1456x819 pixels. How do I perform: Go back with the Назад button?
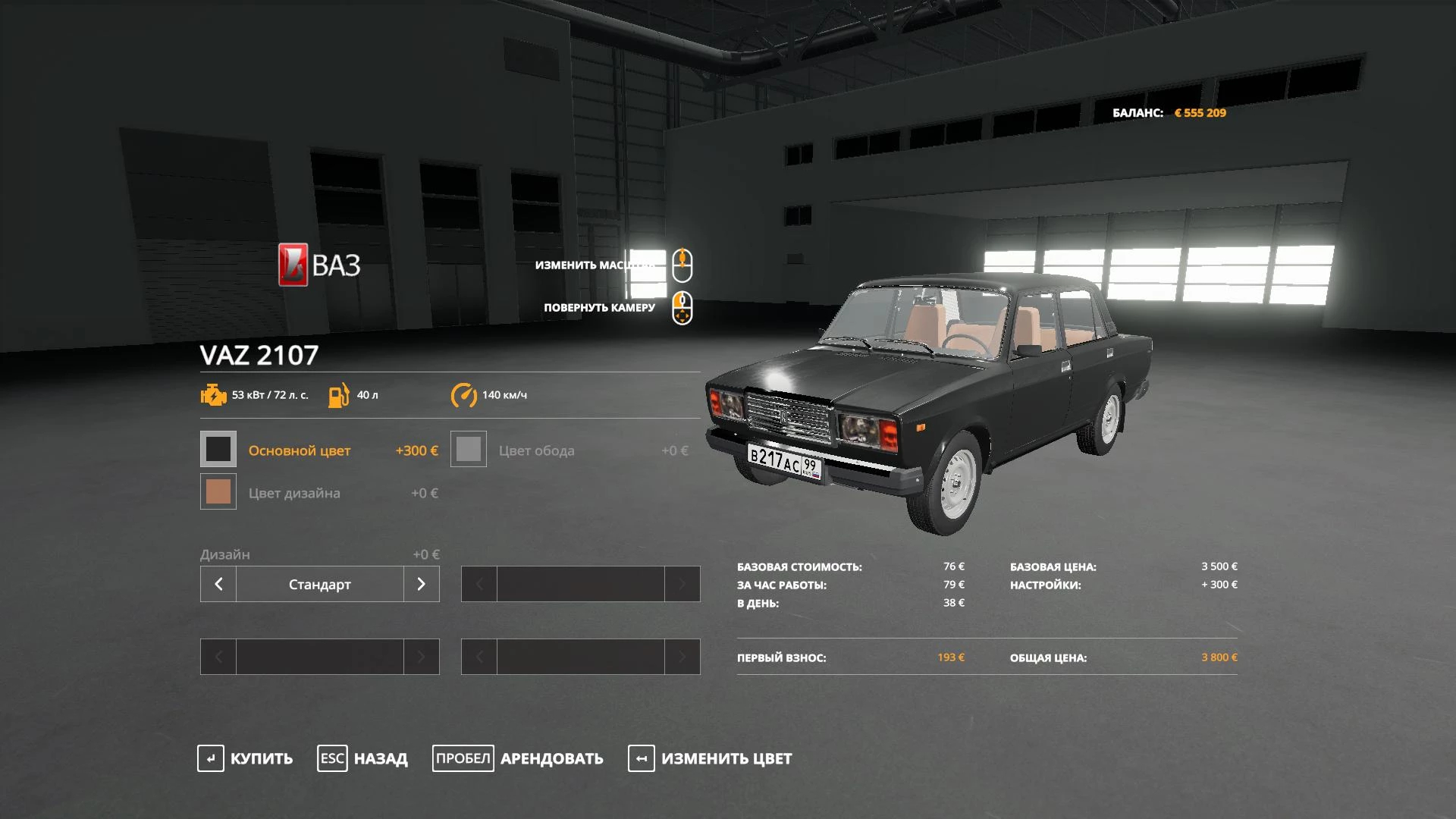tap(362, 758)
